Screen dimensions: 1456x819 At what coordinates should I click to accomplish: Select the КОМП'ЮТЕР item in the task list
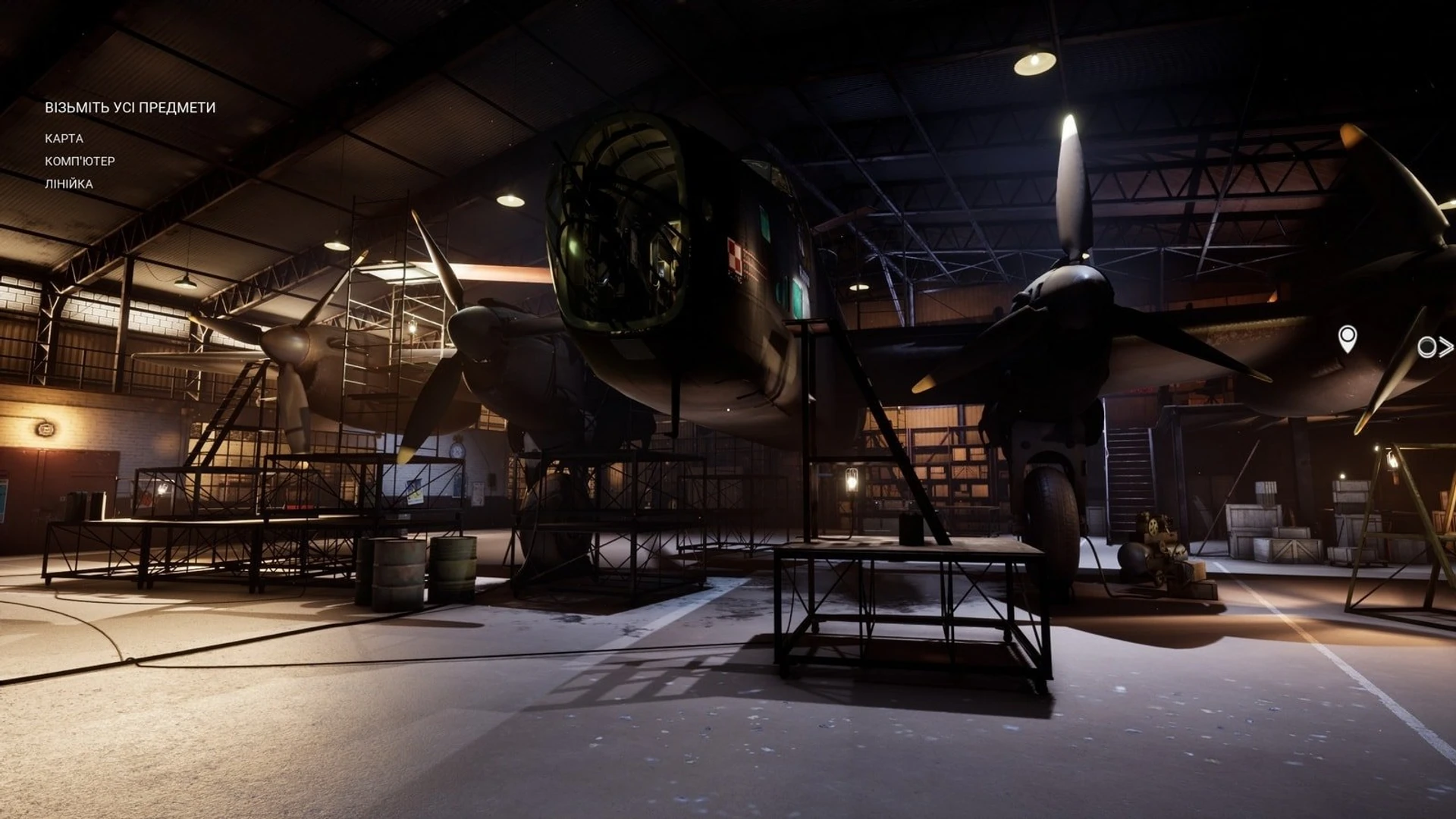pos(80,162)
